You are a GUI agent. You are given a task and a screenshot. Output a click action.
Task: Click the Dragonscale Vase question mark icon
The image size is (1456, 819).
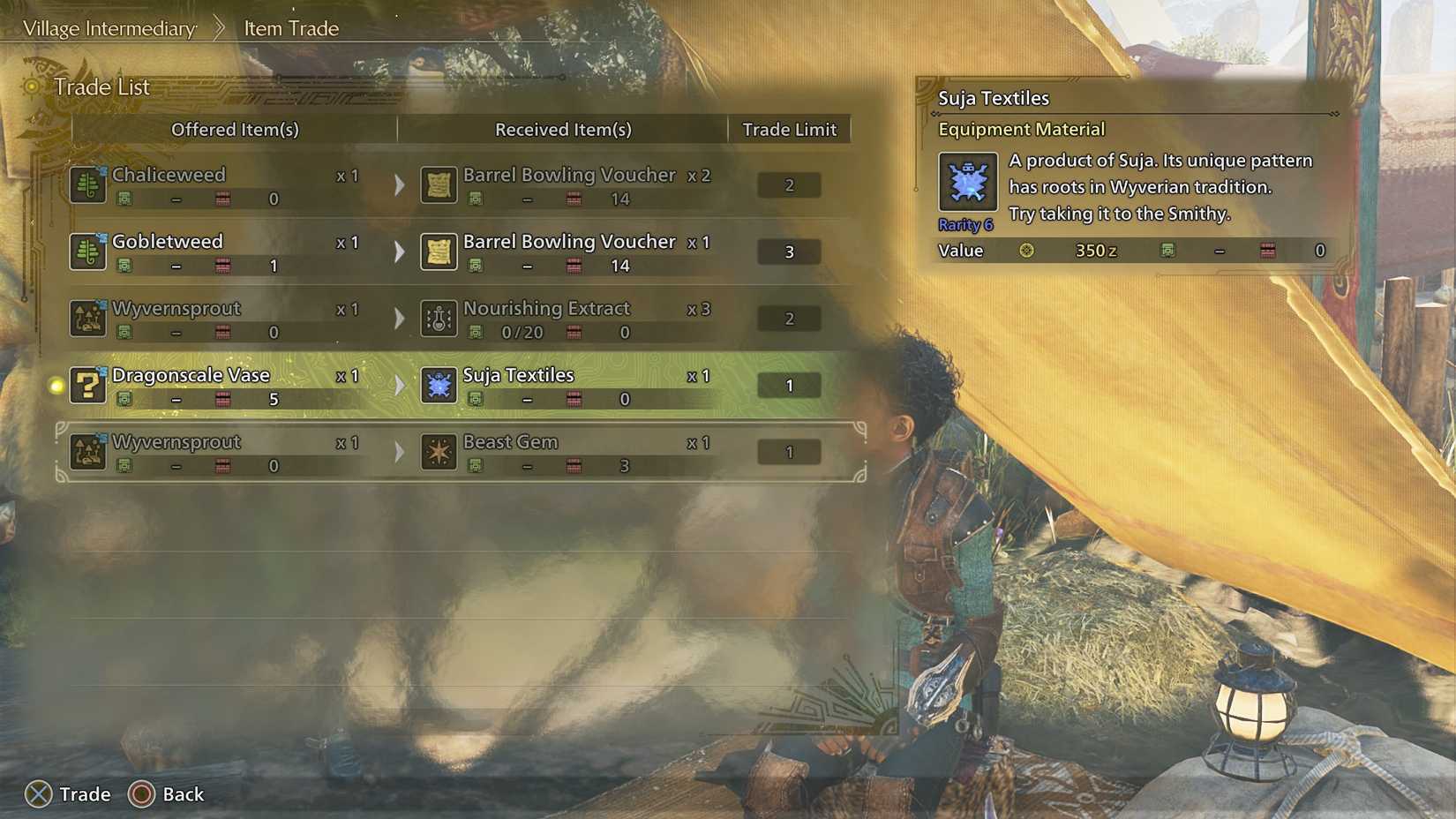pyautogui.click(x=87, y=386)
